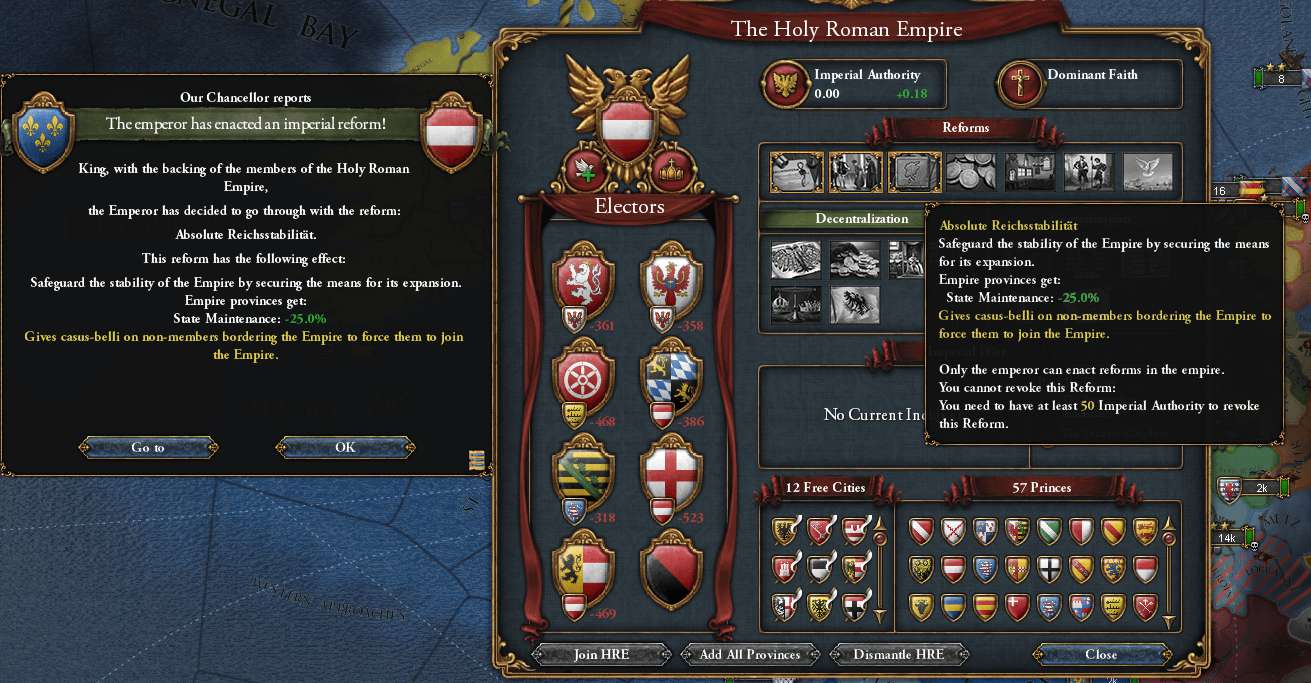The image size is (1311, 683).
Task: Choose Go to in the Chancellor report
Action: [x=148, y=447]
